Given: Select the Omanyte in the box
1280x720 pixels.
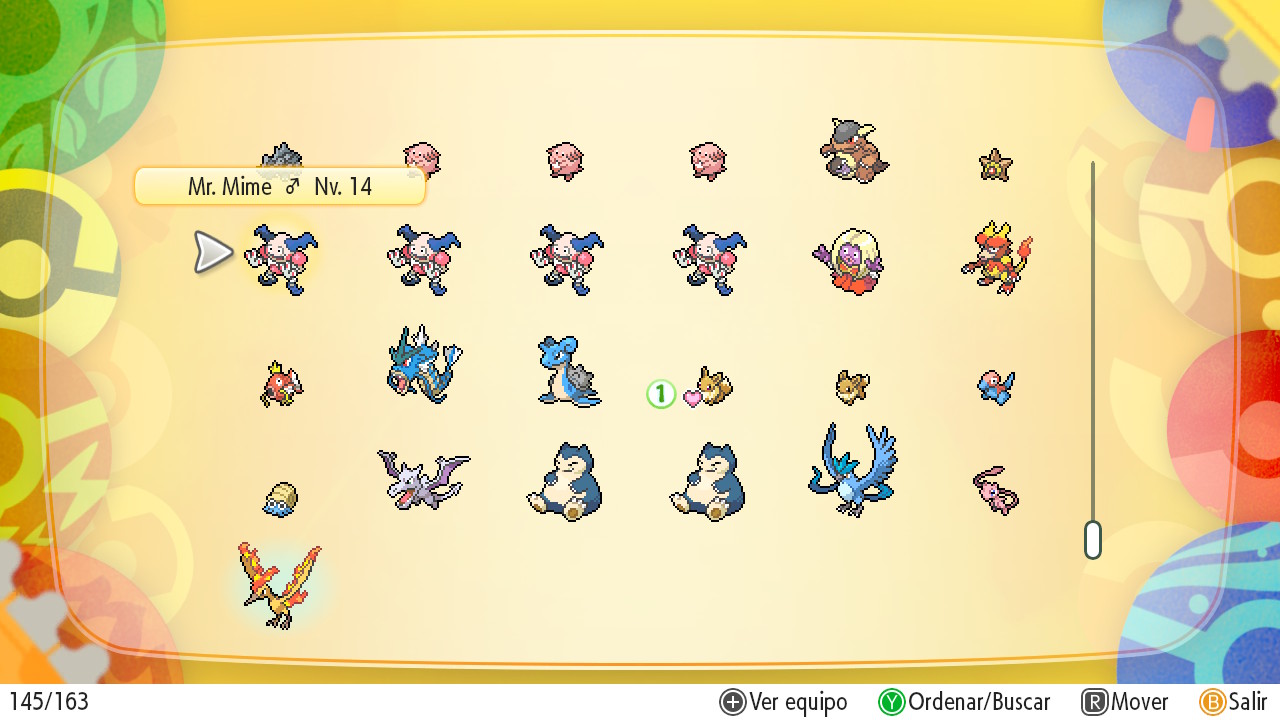Looking at the screenshot, I should (281, 498).
